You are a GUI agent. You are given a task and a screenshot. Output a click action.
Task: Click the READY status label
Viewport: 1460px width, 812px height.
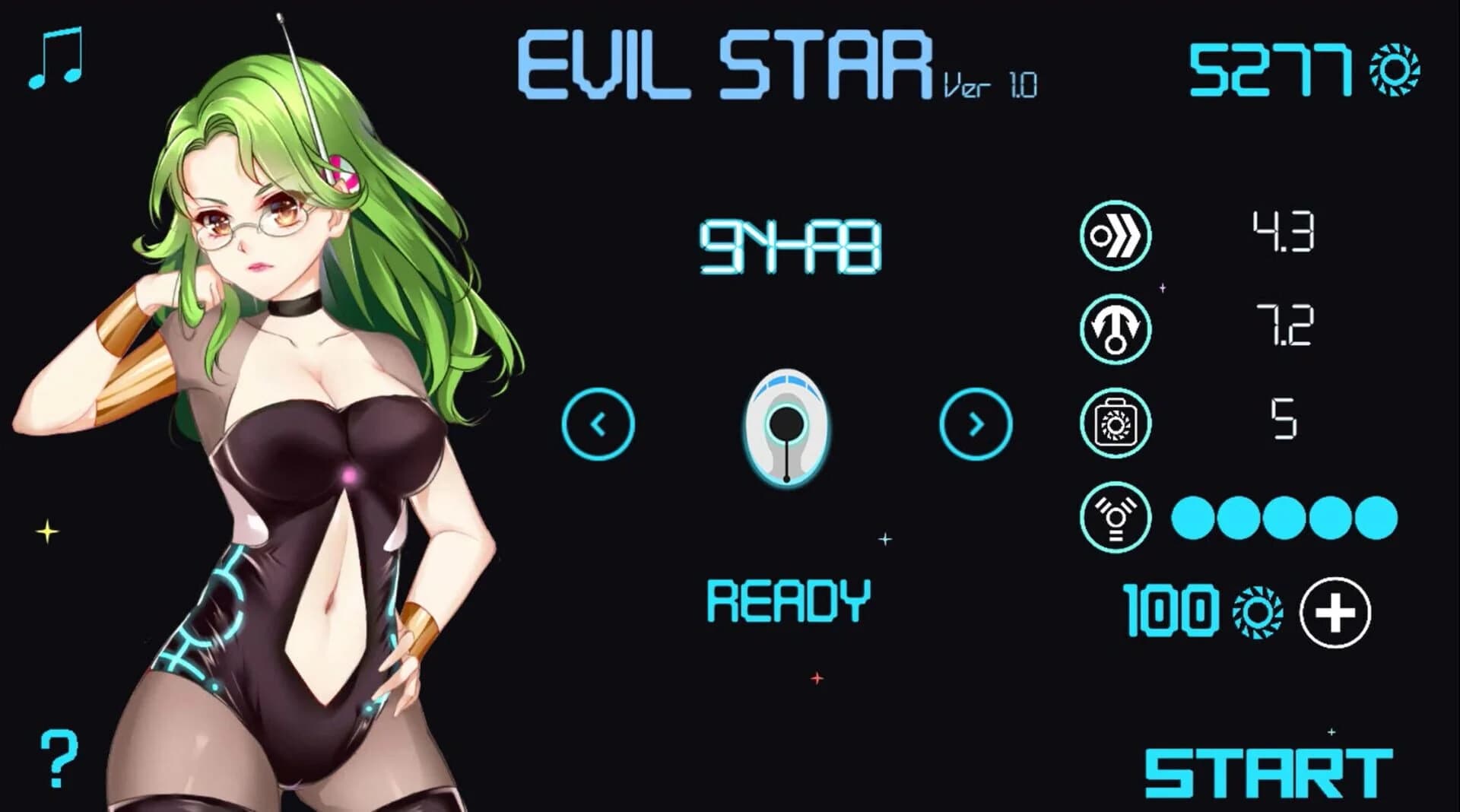(x=787, y=601)
